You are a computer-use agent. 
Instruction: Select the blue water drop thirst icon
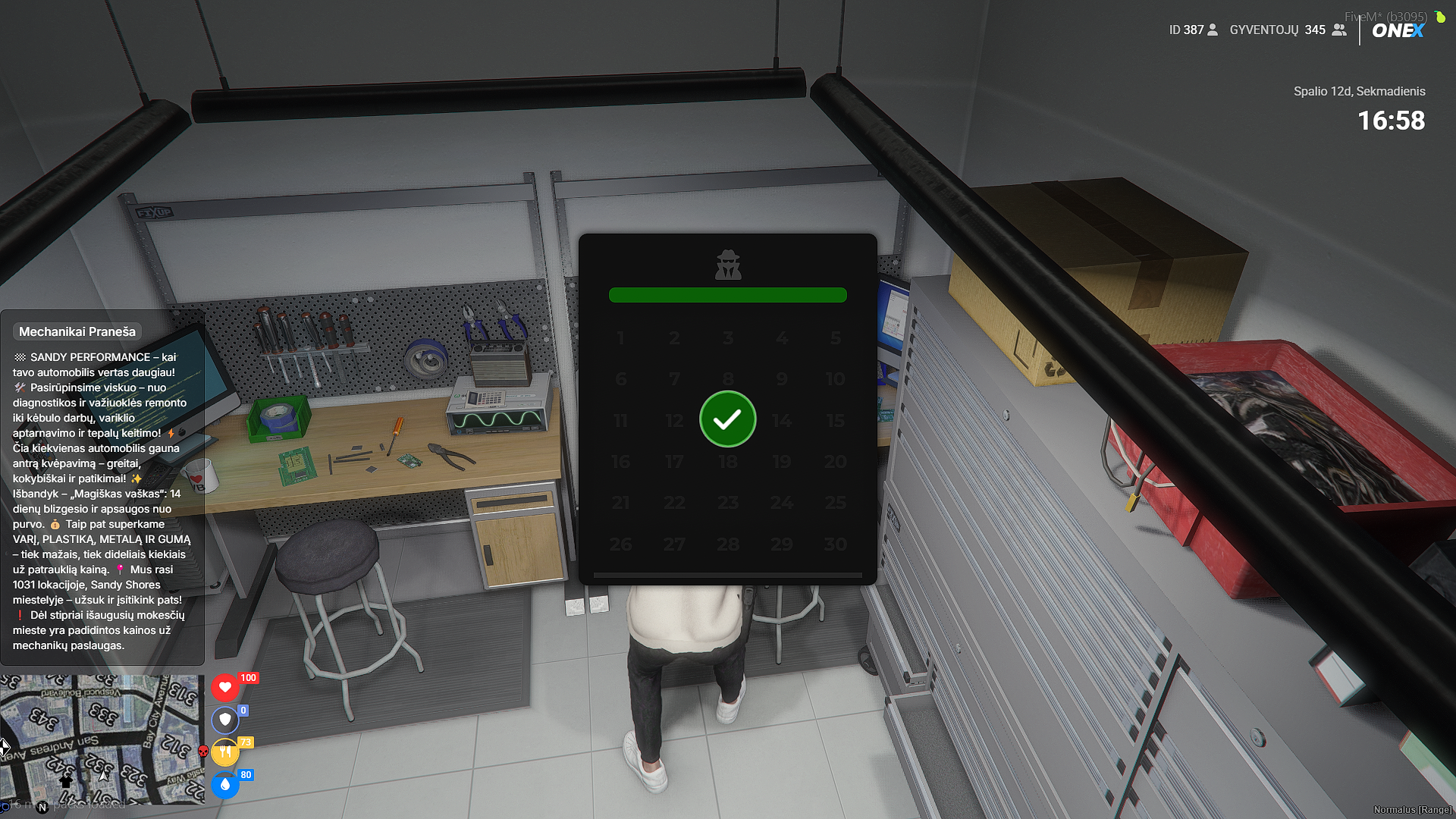(x=225, y=785)
